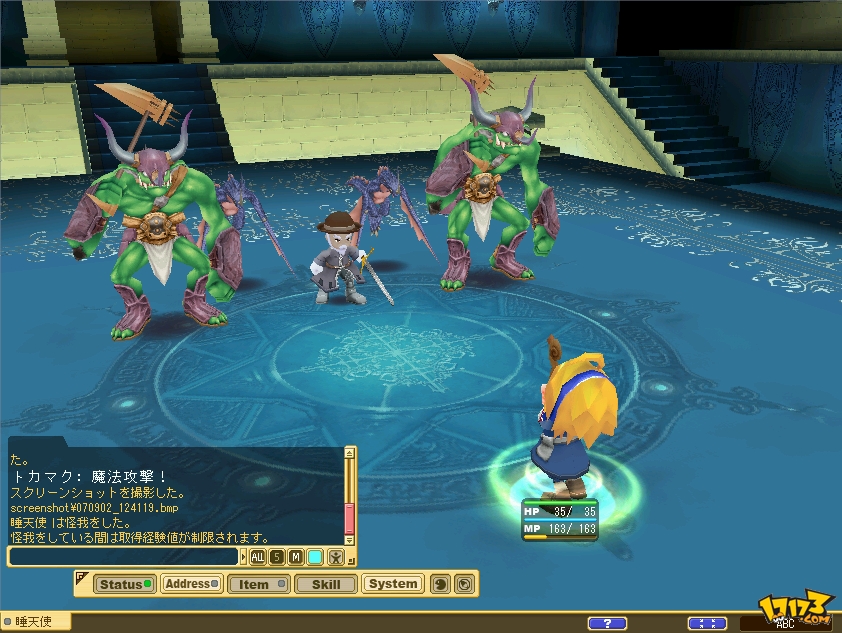The width and height of the screenshot is (842, 633).
Task: Click the rightmost round icon on menu bar
Action: (x=464, y=584)
